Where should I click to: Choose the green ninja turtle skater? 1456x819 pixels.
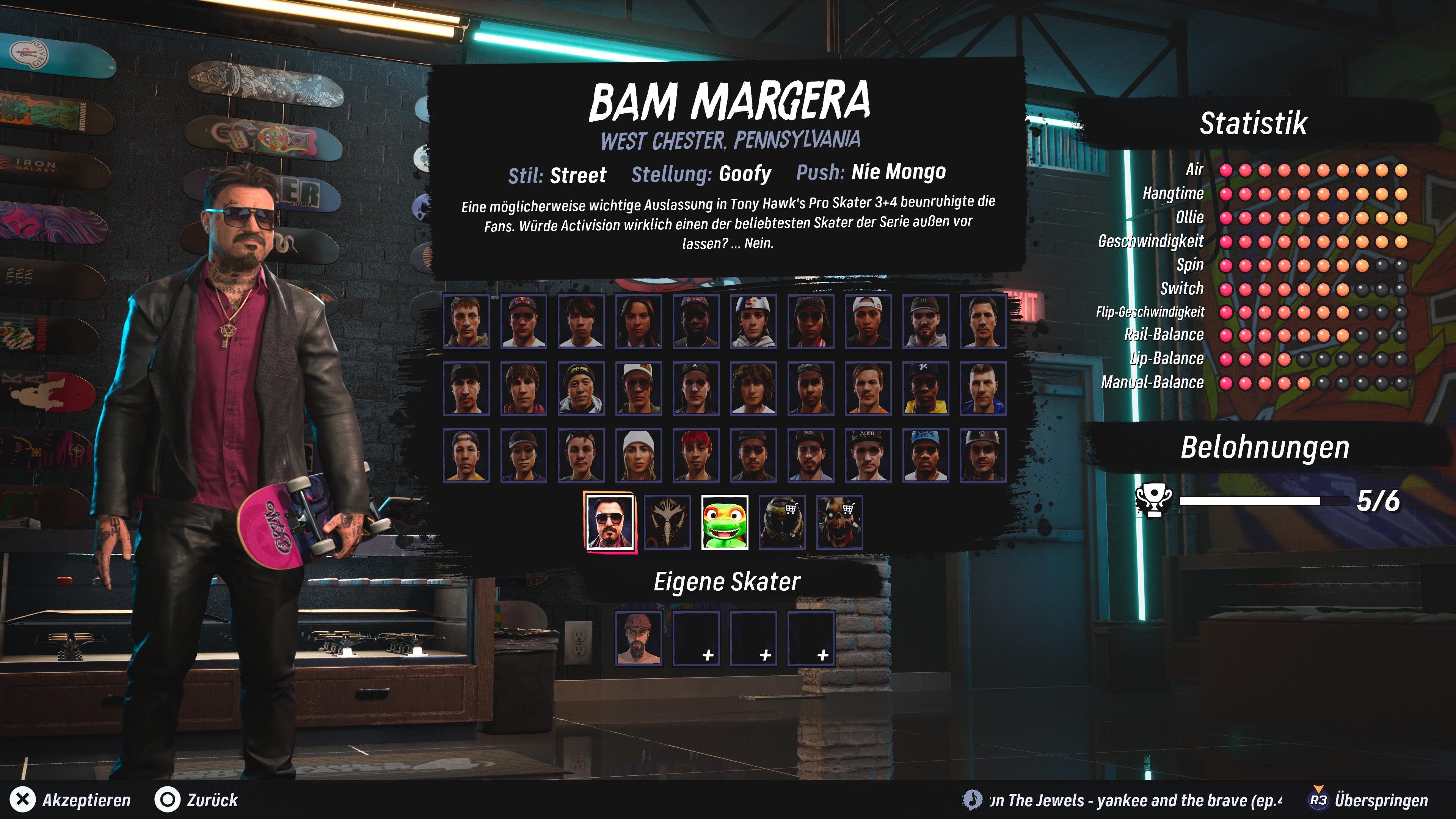click(x=724, y=522)
